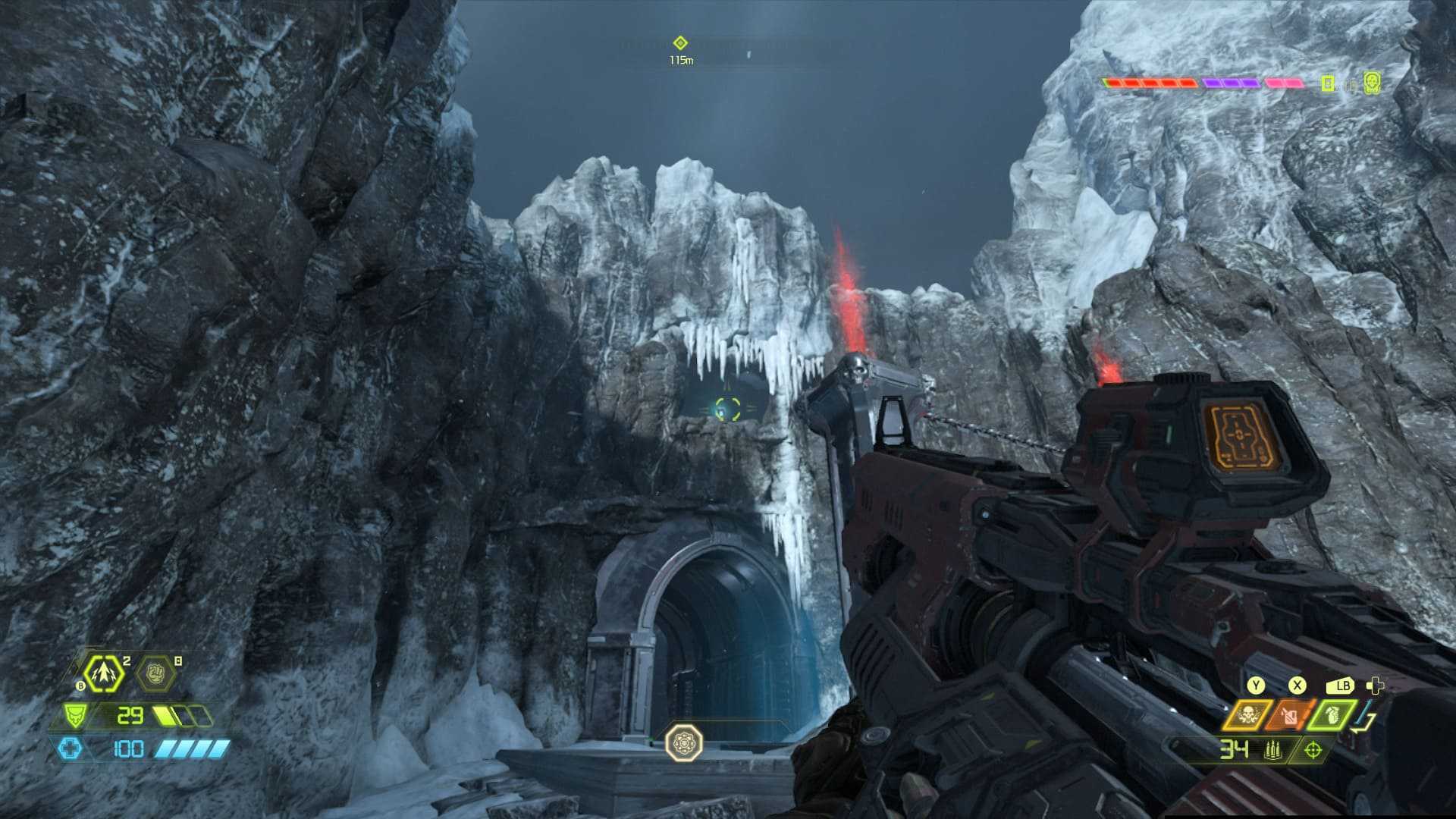
Task: Select the Dash ability hexagon icon
Action: coord(102,673)
